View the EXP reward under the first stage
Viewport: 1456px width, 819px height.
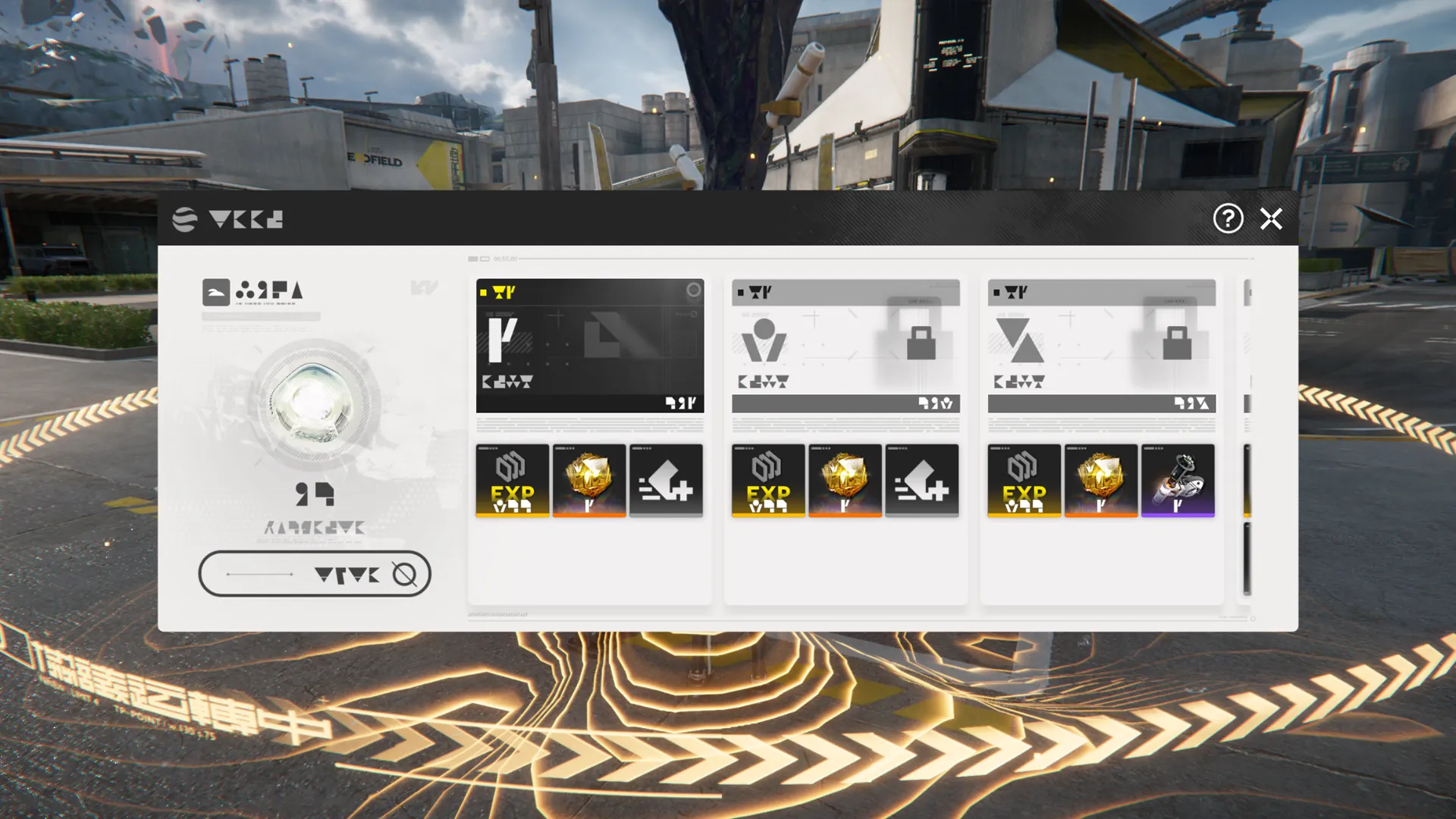coord(512,481)
